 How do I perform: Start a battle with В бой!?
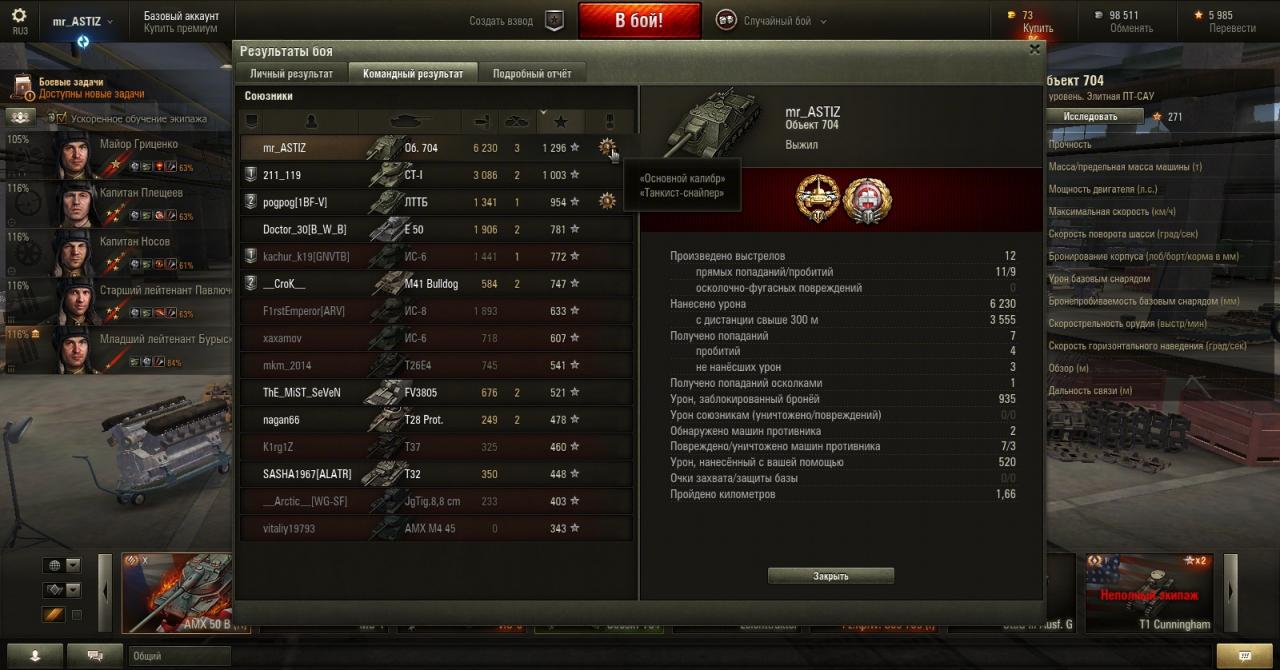(x=639, y=21)
